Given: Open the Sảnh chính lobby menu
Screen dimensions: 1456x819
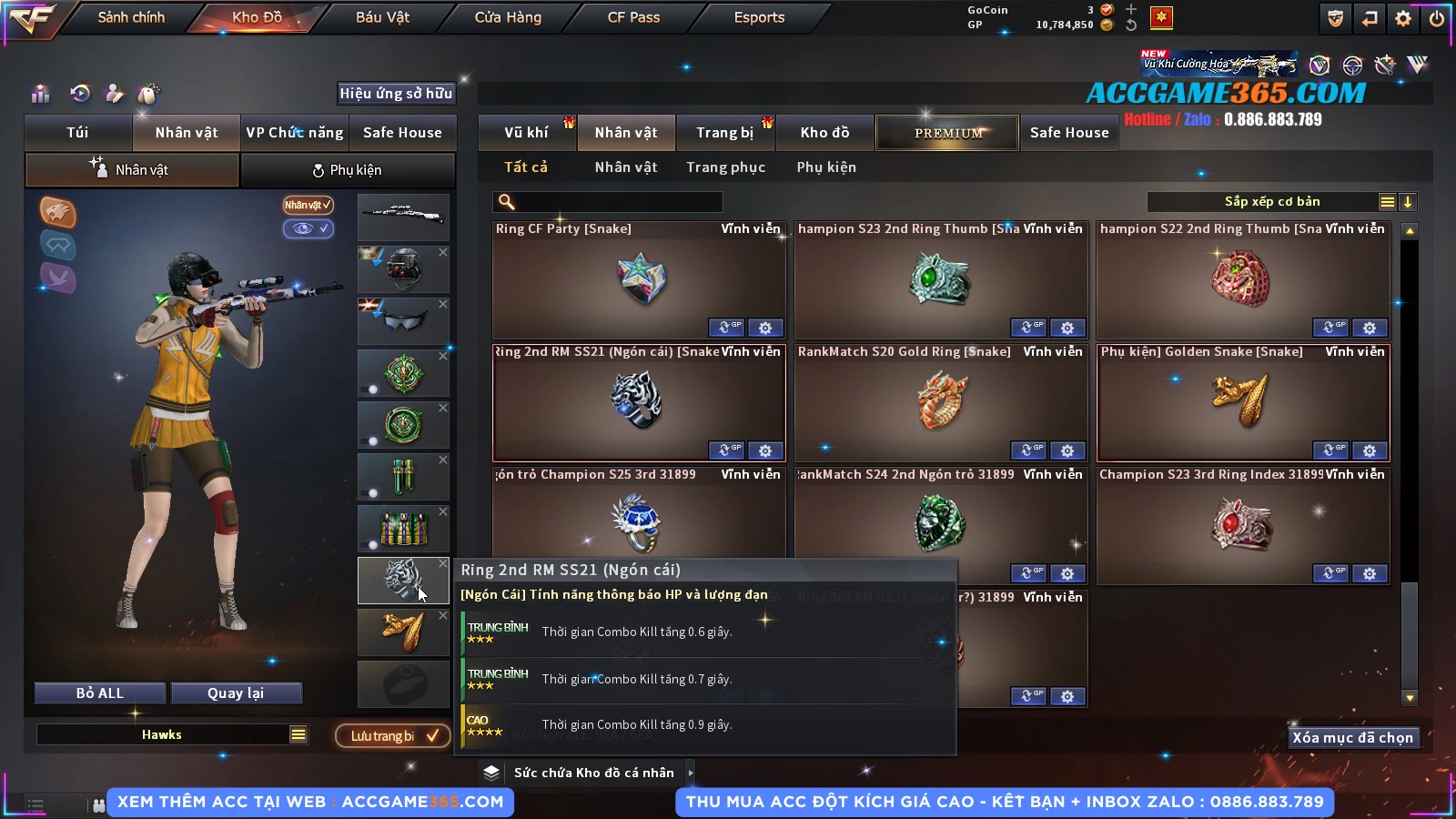Looking at the screenshot, I should click(x=131, y=17).
